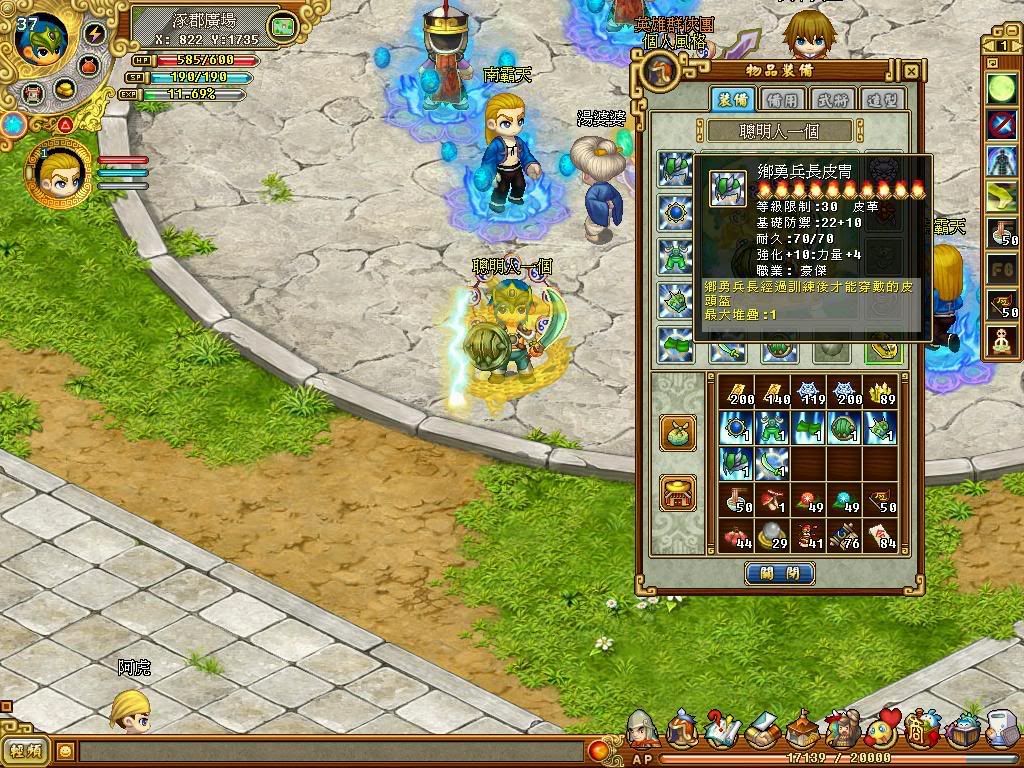Choose the red mushroom item in the bag

pos(771,500)
